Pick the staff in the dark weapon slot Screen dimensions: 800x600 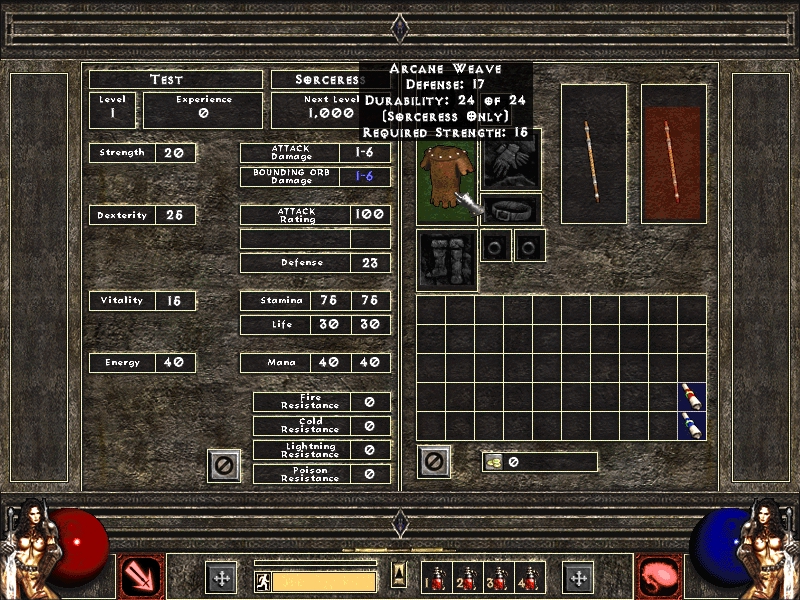(x=594, y=152)
